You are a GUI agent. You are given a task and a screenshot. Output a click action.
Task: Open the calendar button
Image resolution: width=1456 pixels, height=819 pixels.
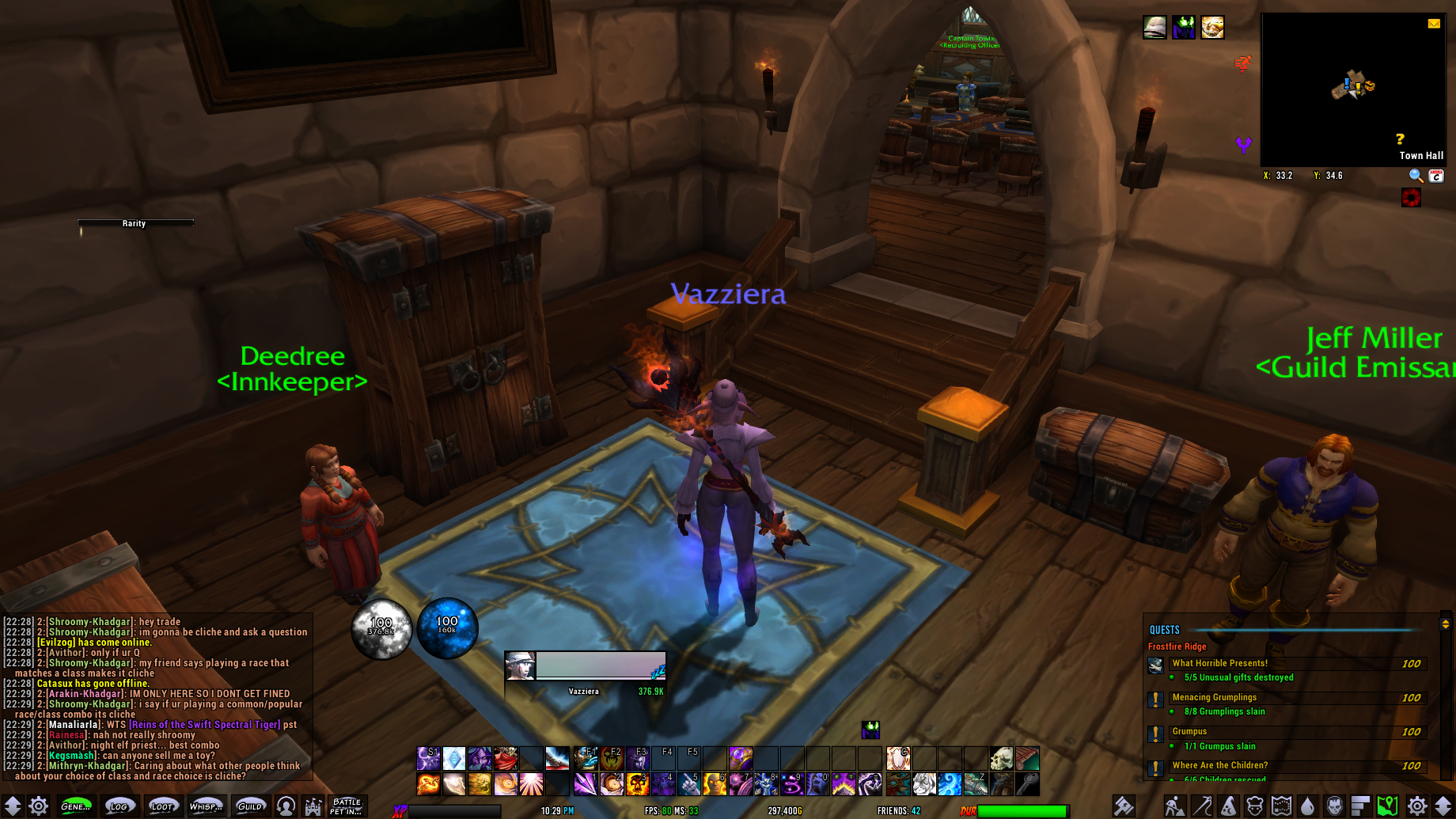click(1436, 176)
